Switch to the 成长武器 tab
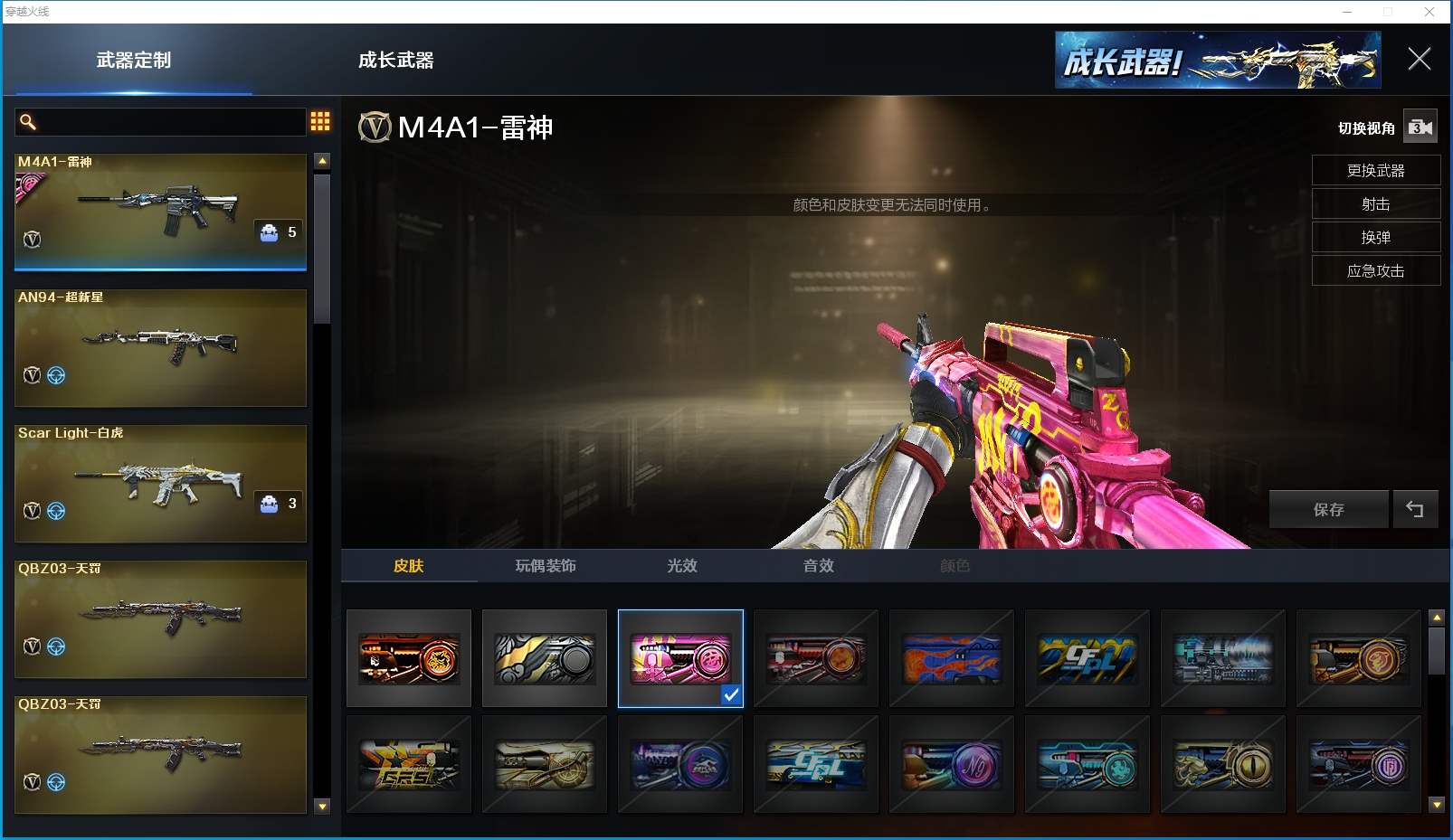The width and height of the screenshot is (1453, 840). (x=395, y=61)
